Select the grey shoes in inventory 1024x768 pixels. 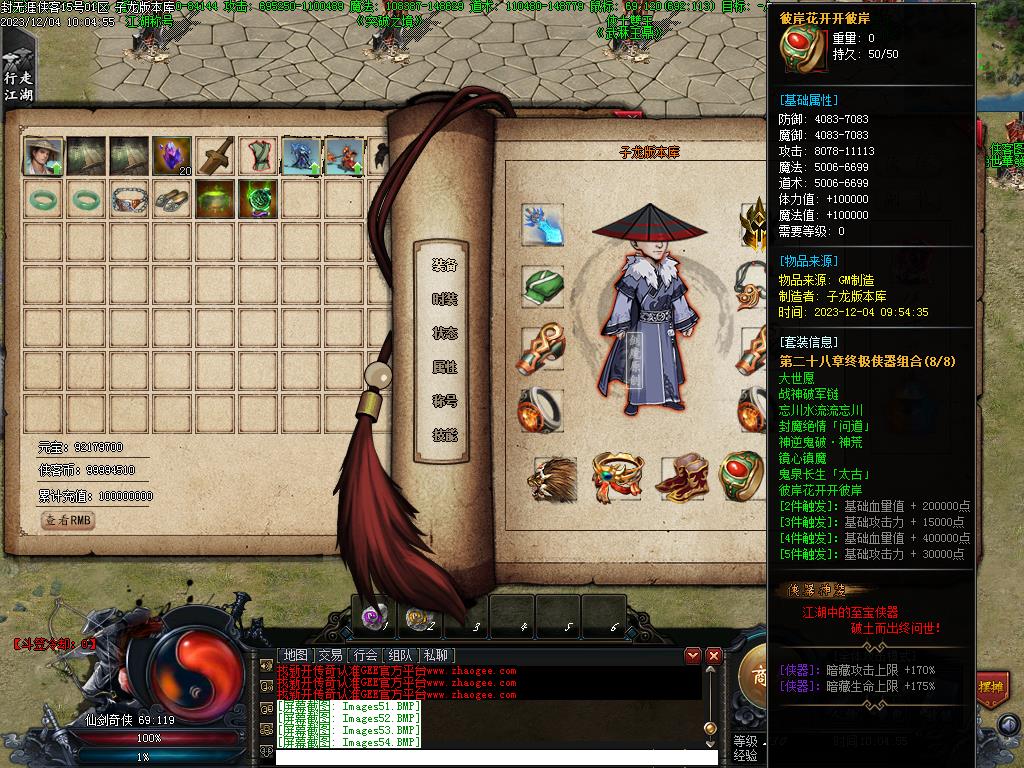coord(172,199)
